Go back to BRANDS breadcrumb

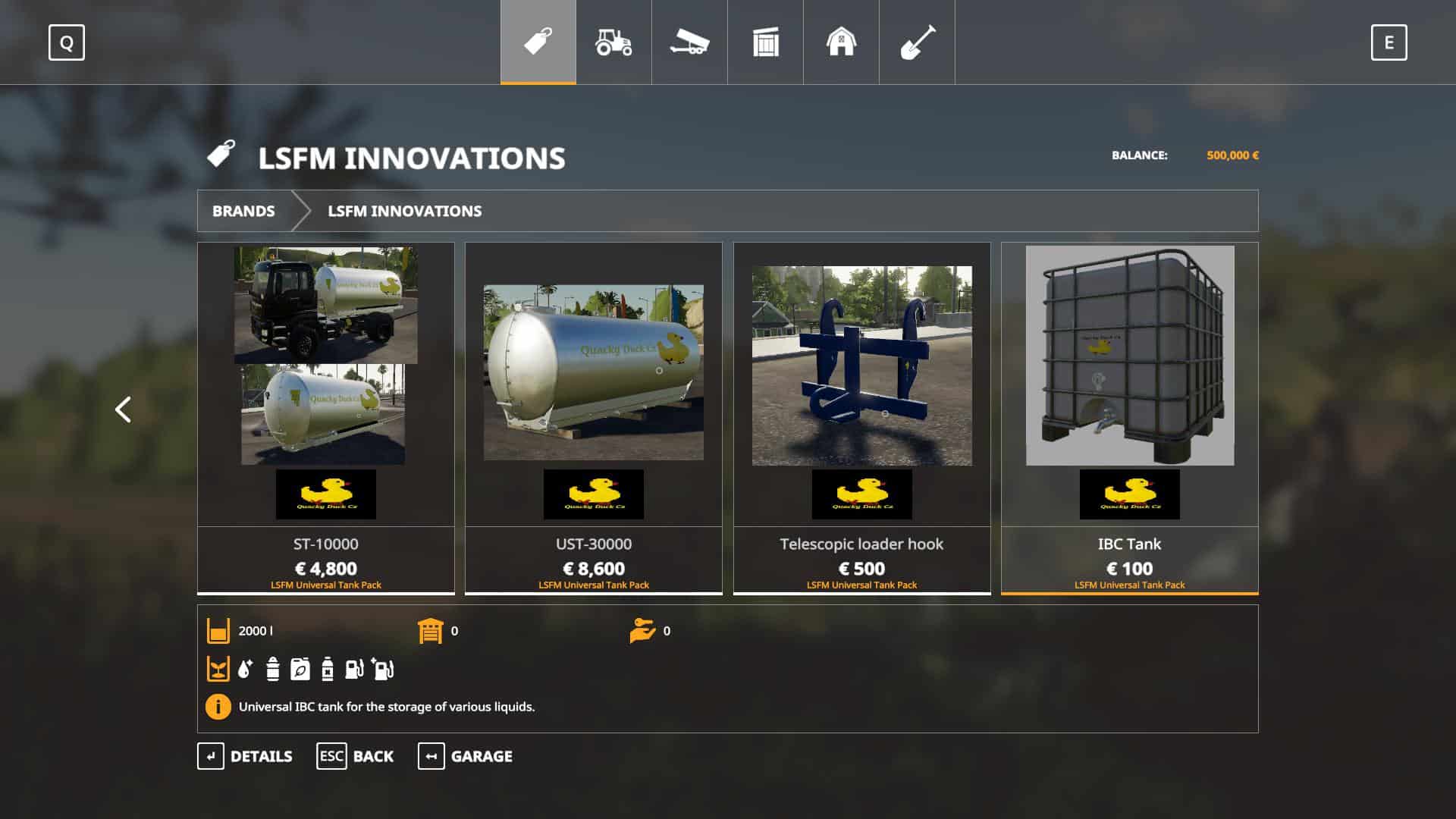(243, 211)
